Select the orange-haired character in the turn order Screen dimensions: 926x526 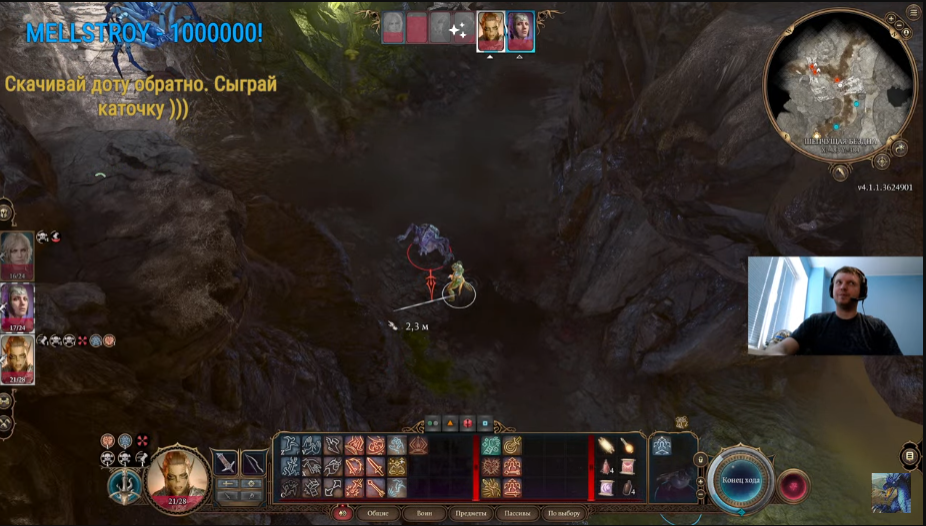pyautogui.click(x=491, y=31)
